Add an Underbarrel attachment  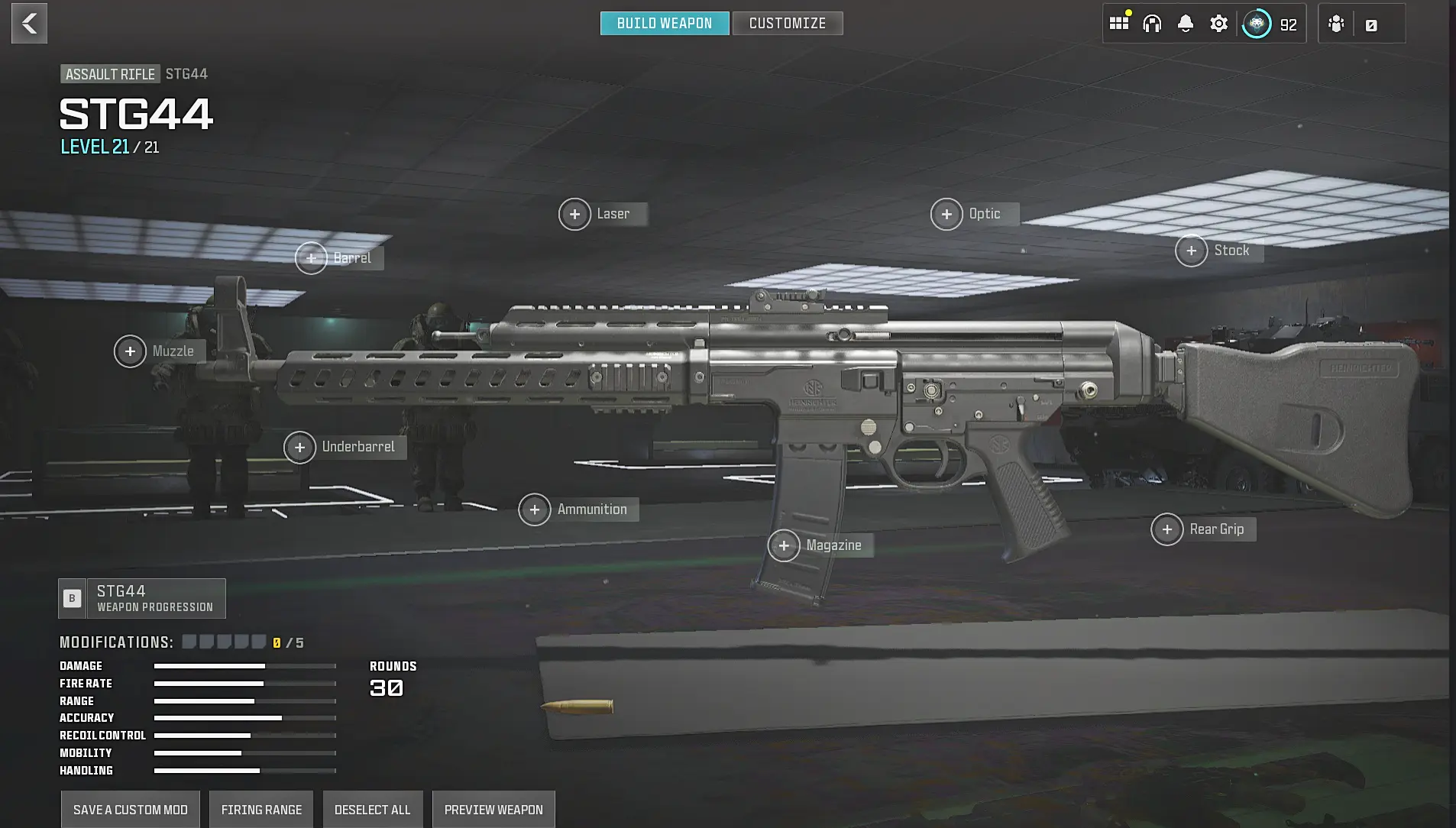[x=300, y=447]
